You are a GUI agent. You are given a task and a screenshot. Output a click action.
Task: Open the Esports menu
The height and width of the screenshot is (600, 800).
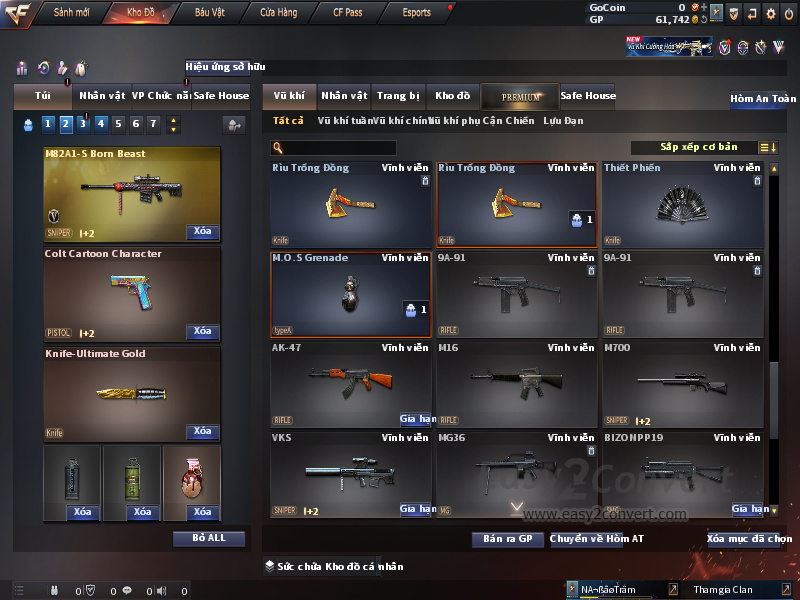pos(416,13)
